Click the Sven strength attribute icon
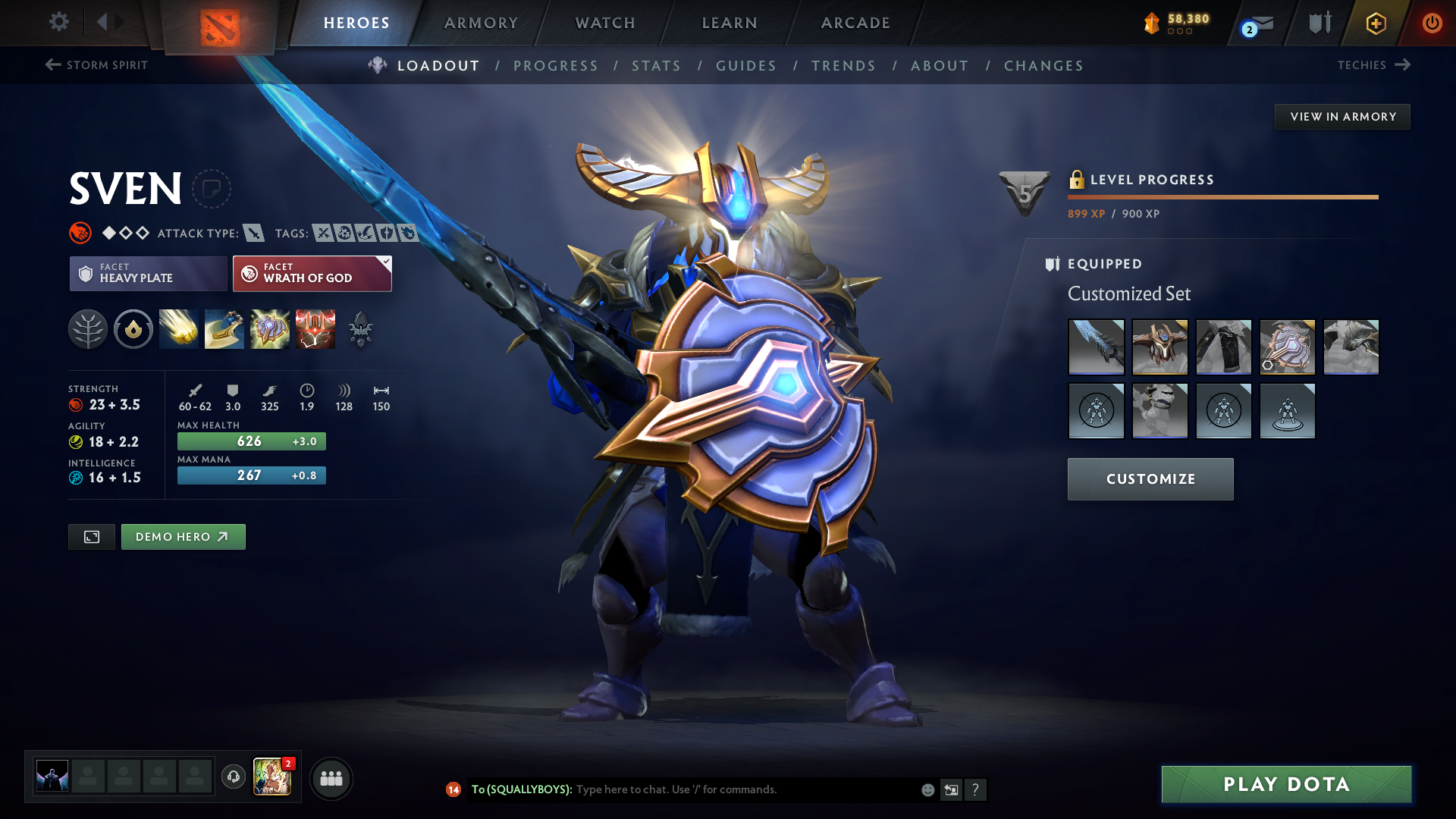Image resolution: width=1456 pixels, height=819 pixels. click(78, 404)
